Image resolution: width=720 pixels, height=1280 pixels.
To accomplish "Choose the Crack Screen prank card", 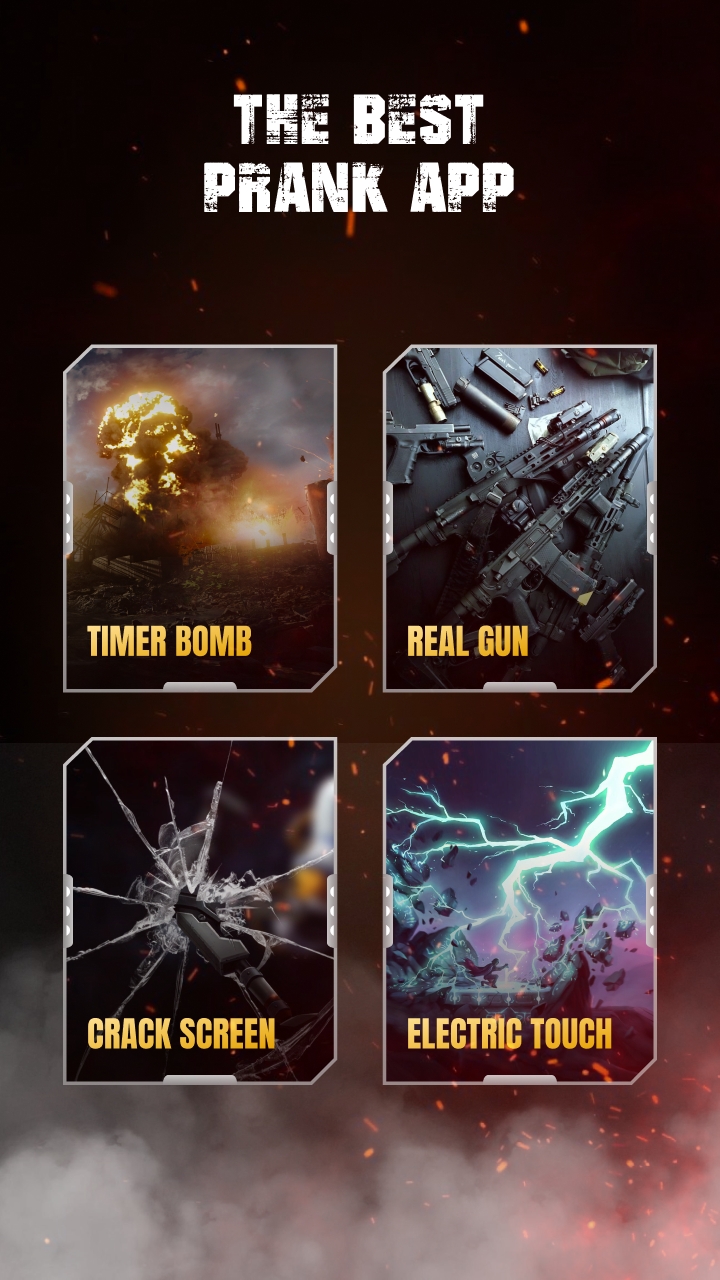I will pyautogui.click(x=200, y=910).
